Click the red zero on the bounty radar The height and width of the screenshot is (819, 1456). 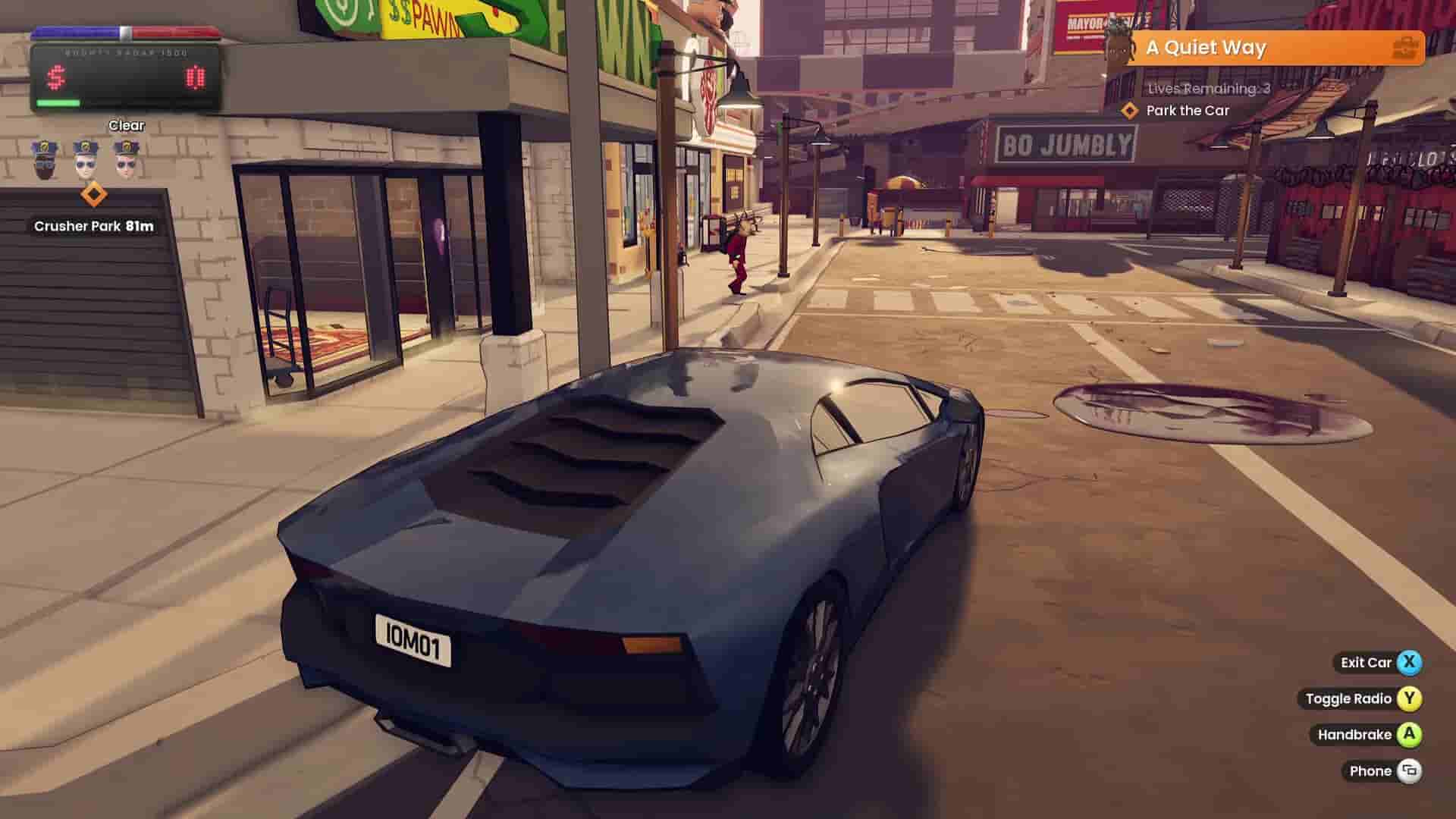point(194,77)
